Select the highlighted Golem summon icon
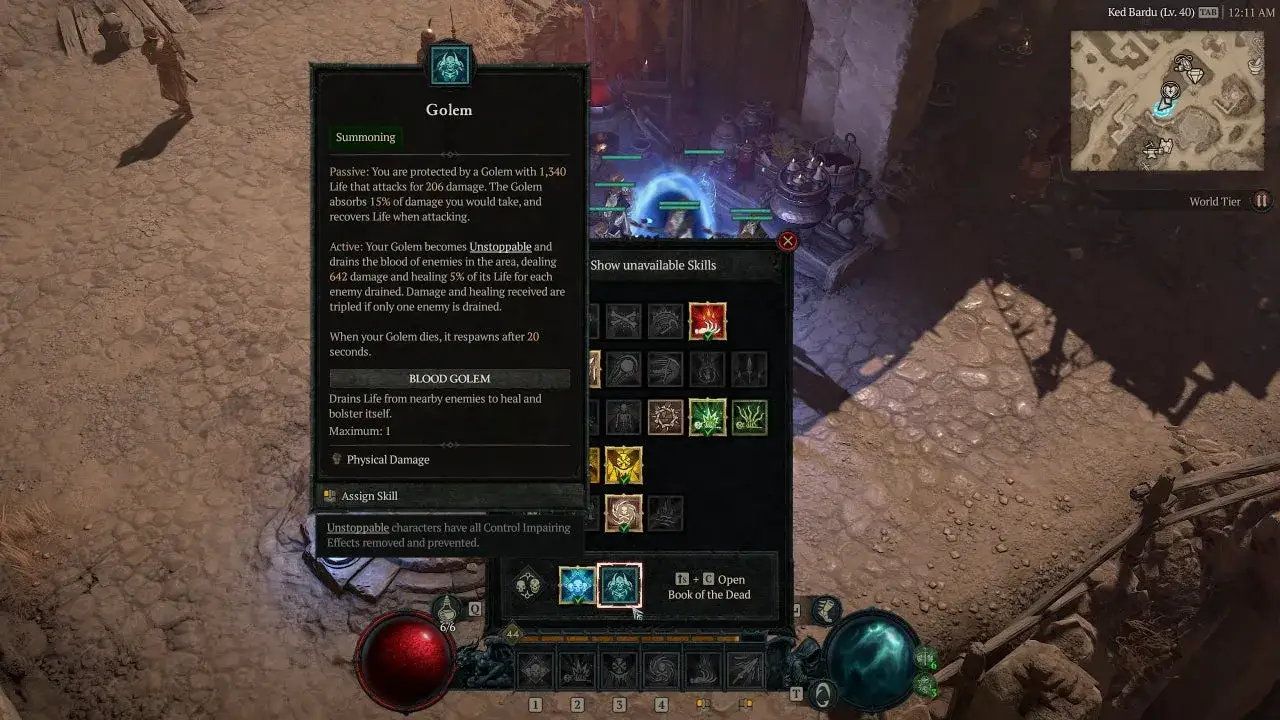Screen dimensions: 1280x720 point(620,585)
